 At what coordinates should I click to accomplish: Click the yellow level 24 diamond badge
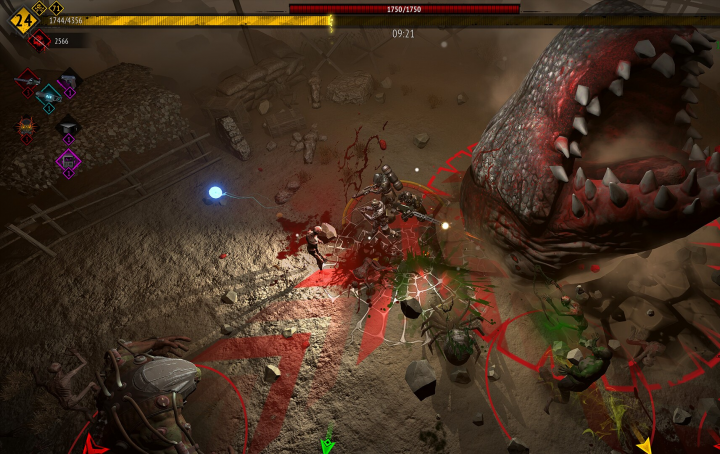click(21, 20)
